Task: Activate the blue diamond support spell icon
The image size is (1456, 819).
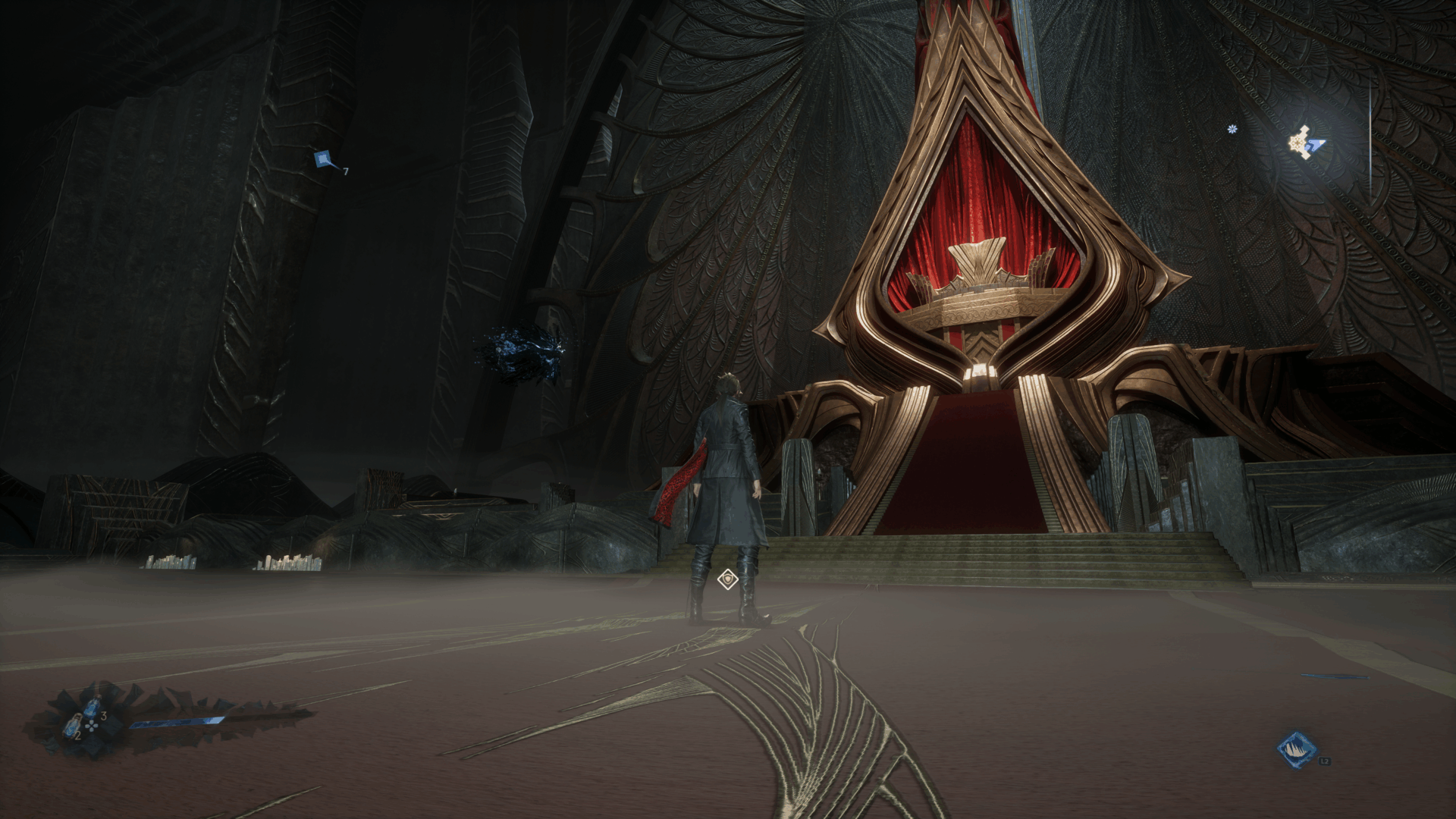Action: pyautogui.click(x=1296, y=749)
